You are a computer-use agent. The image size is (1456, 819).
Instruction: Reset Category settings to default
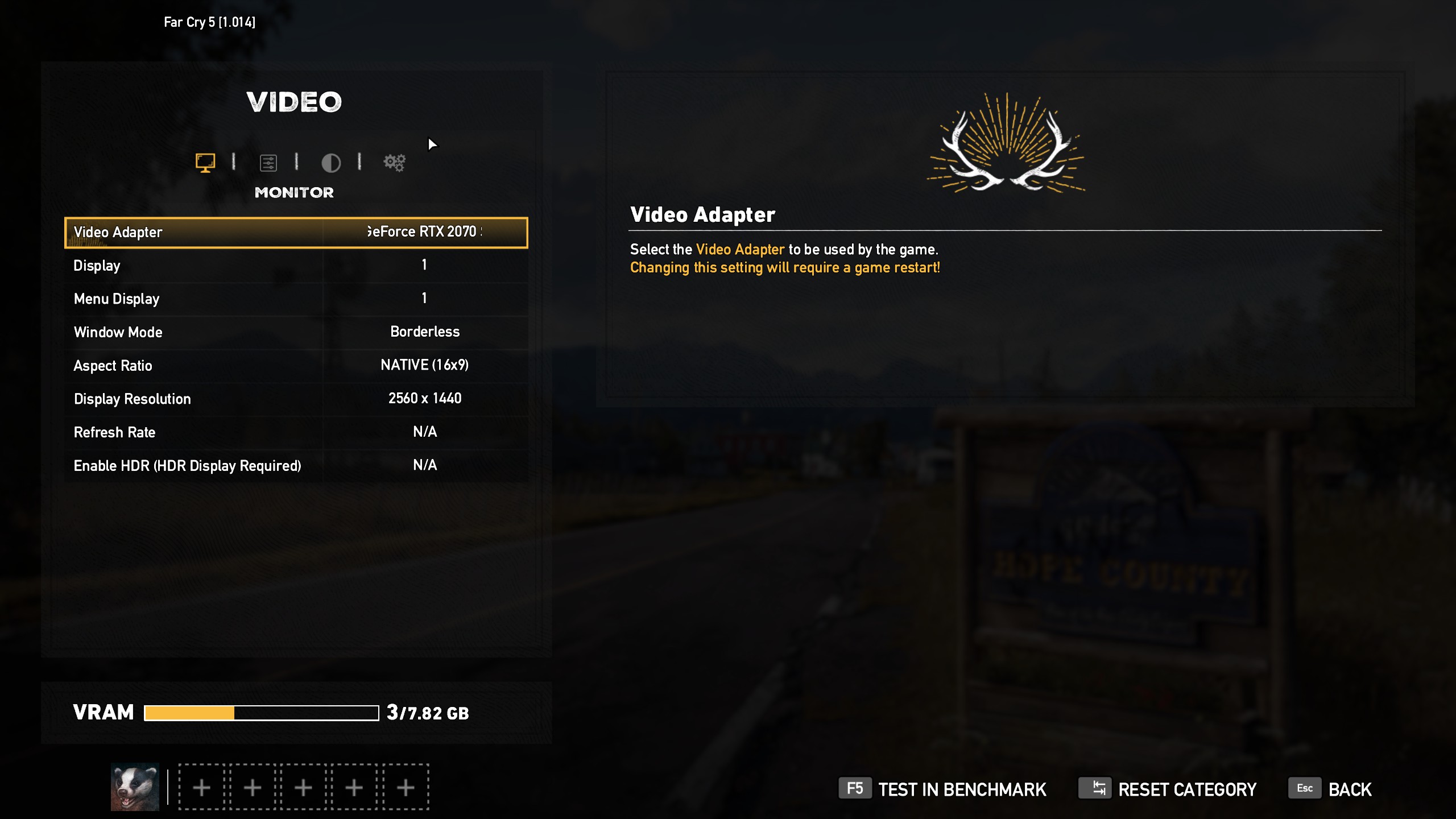point(1168,789)
